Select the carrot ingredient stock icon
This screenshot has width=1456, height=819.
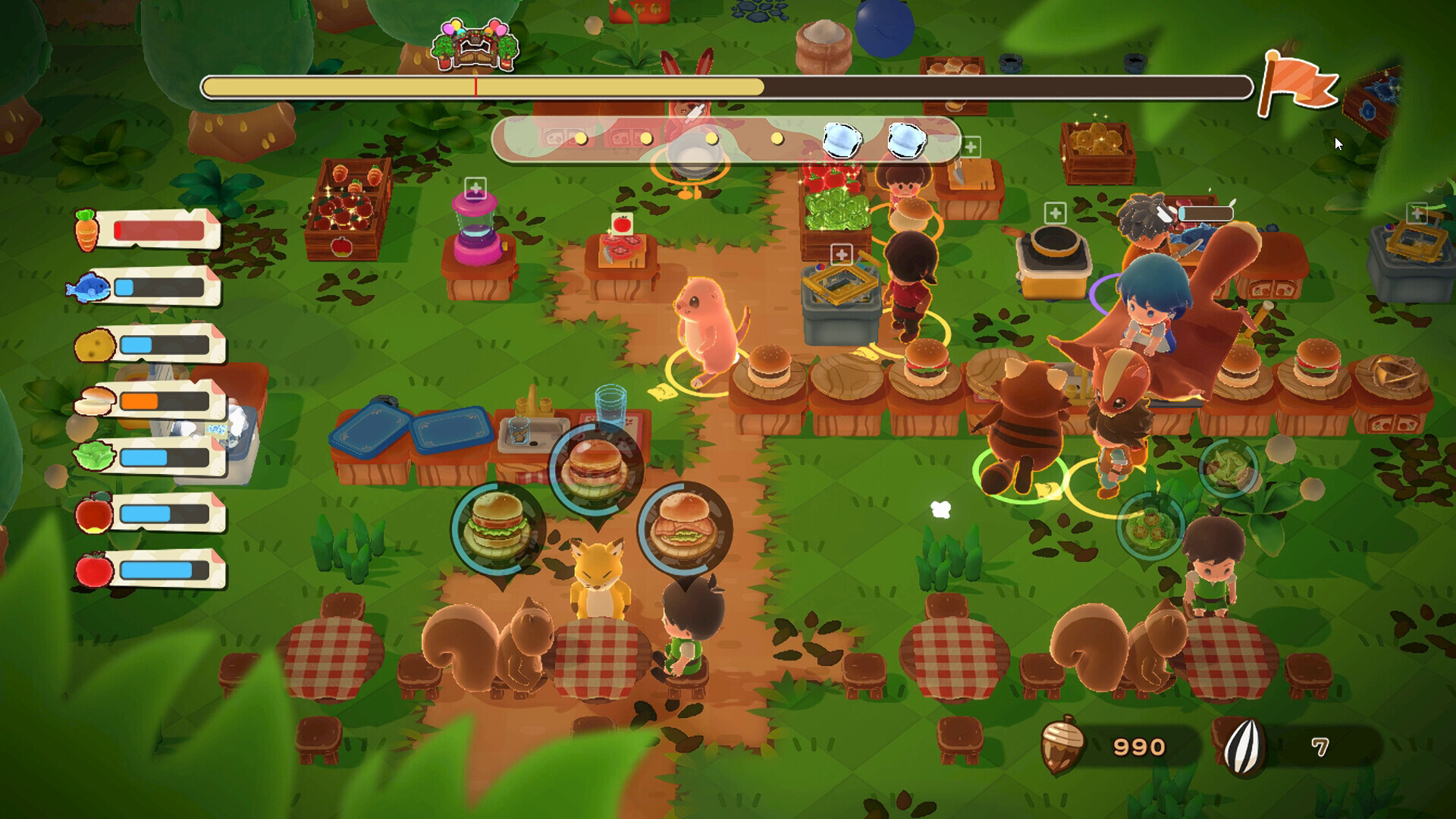pyautogui.click(x=86, y=230)
